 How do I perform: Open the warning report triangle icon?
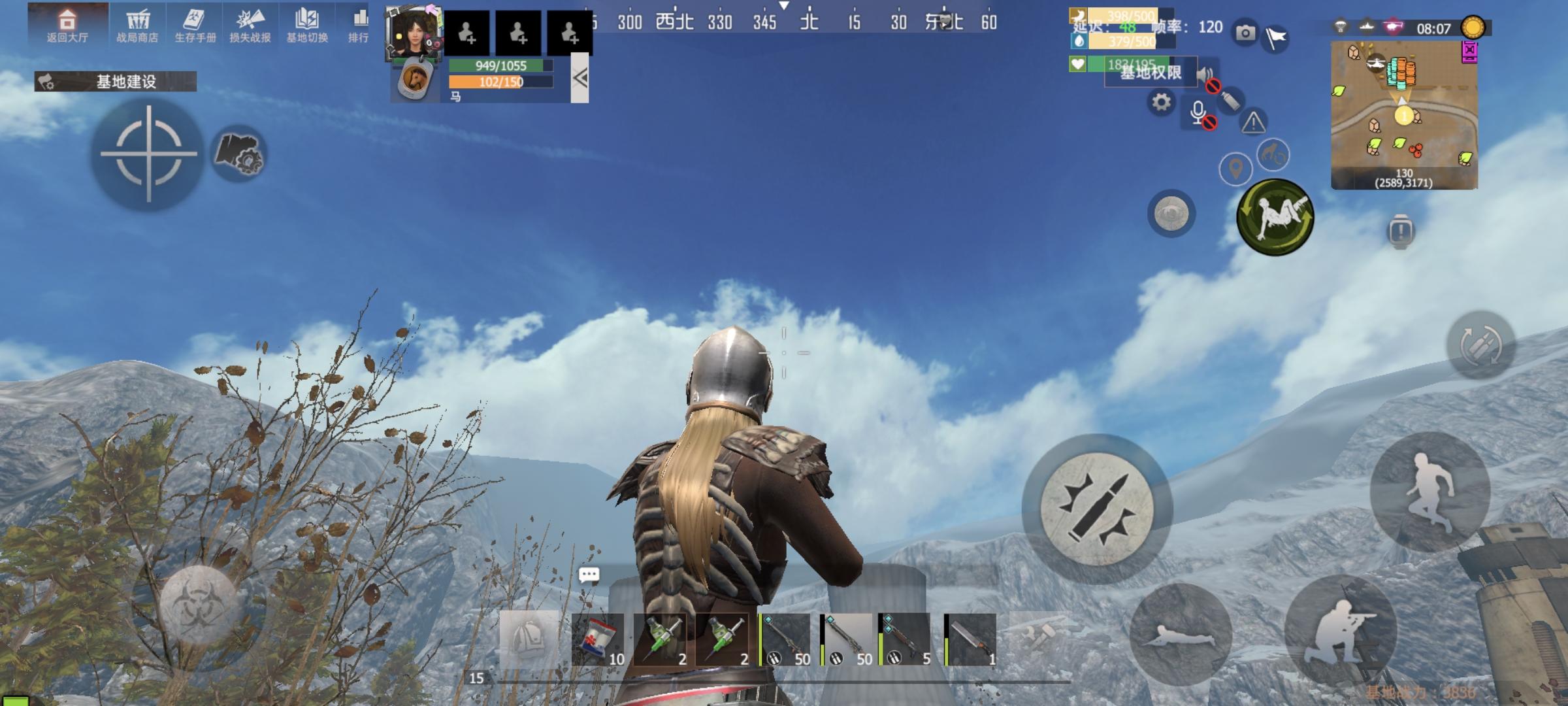(1253, 123)
